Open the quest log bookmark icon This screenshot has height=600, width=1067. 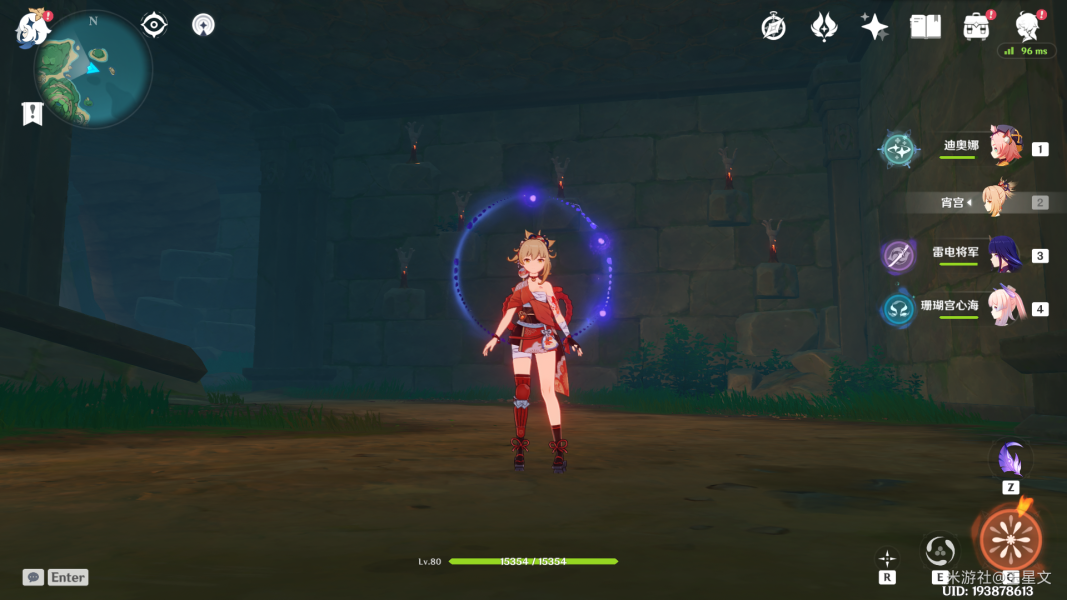pyautogui.click(x=33, y=113)
